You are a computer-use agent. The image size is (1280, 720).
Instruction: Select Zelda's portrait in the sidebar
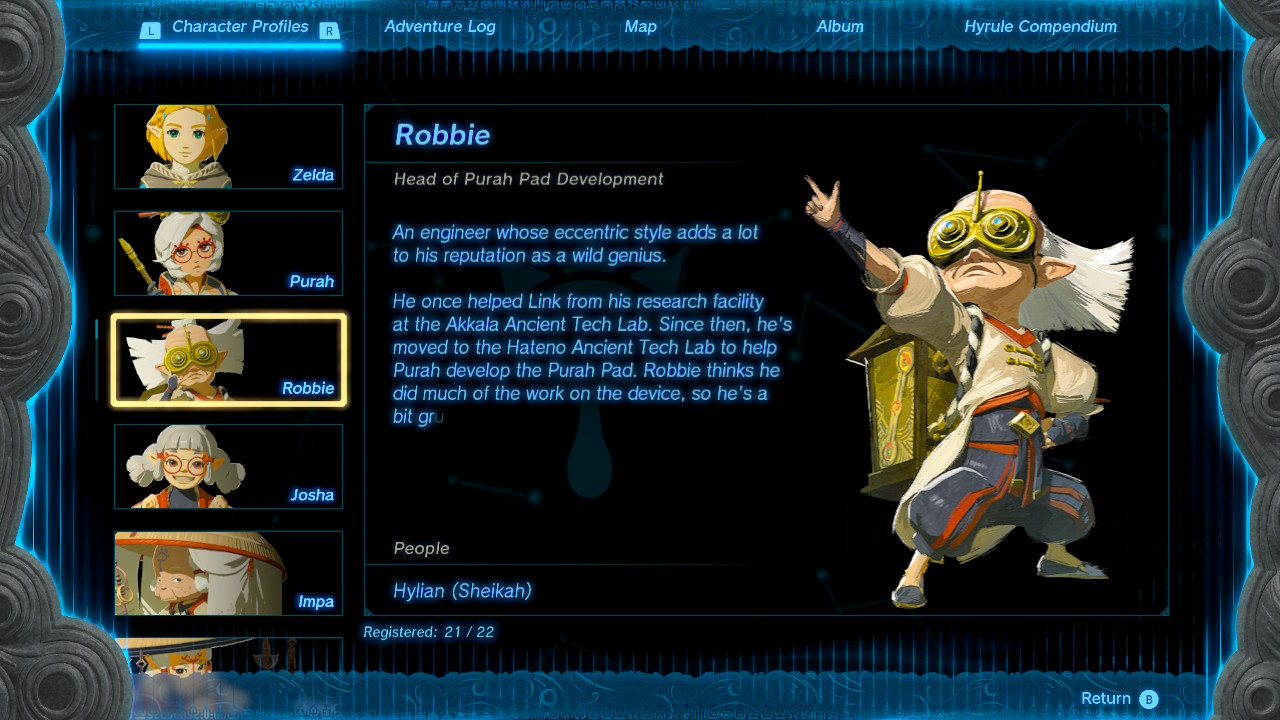click(x=228, y=146)
